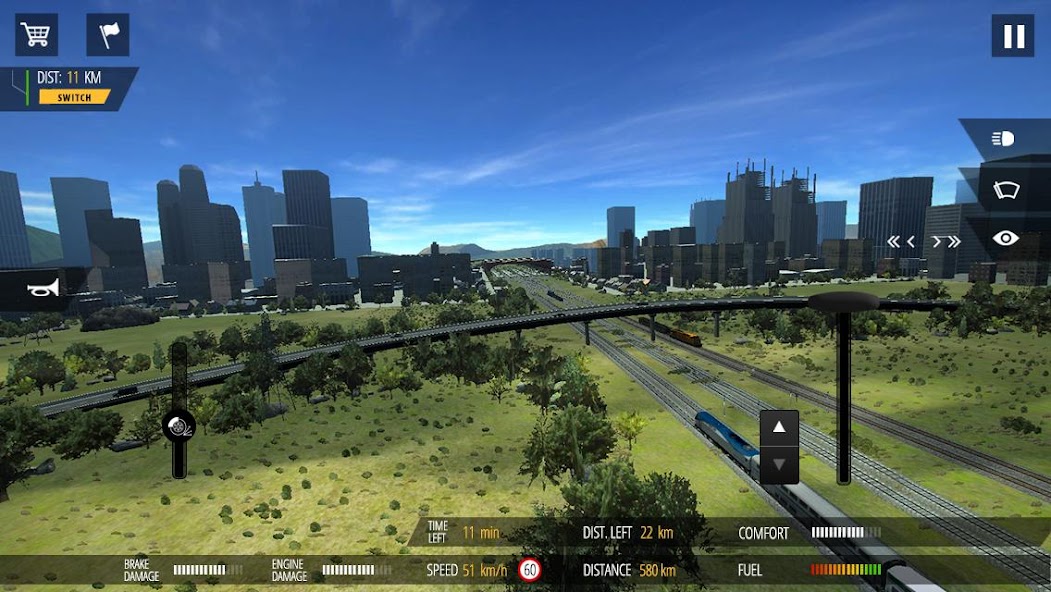Click the flag icon button
Image resolution: width=1051 pixels, height=592 pixels.
108,35
